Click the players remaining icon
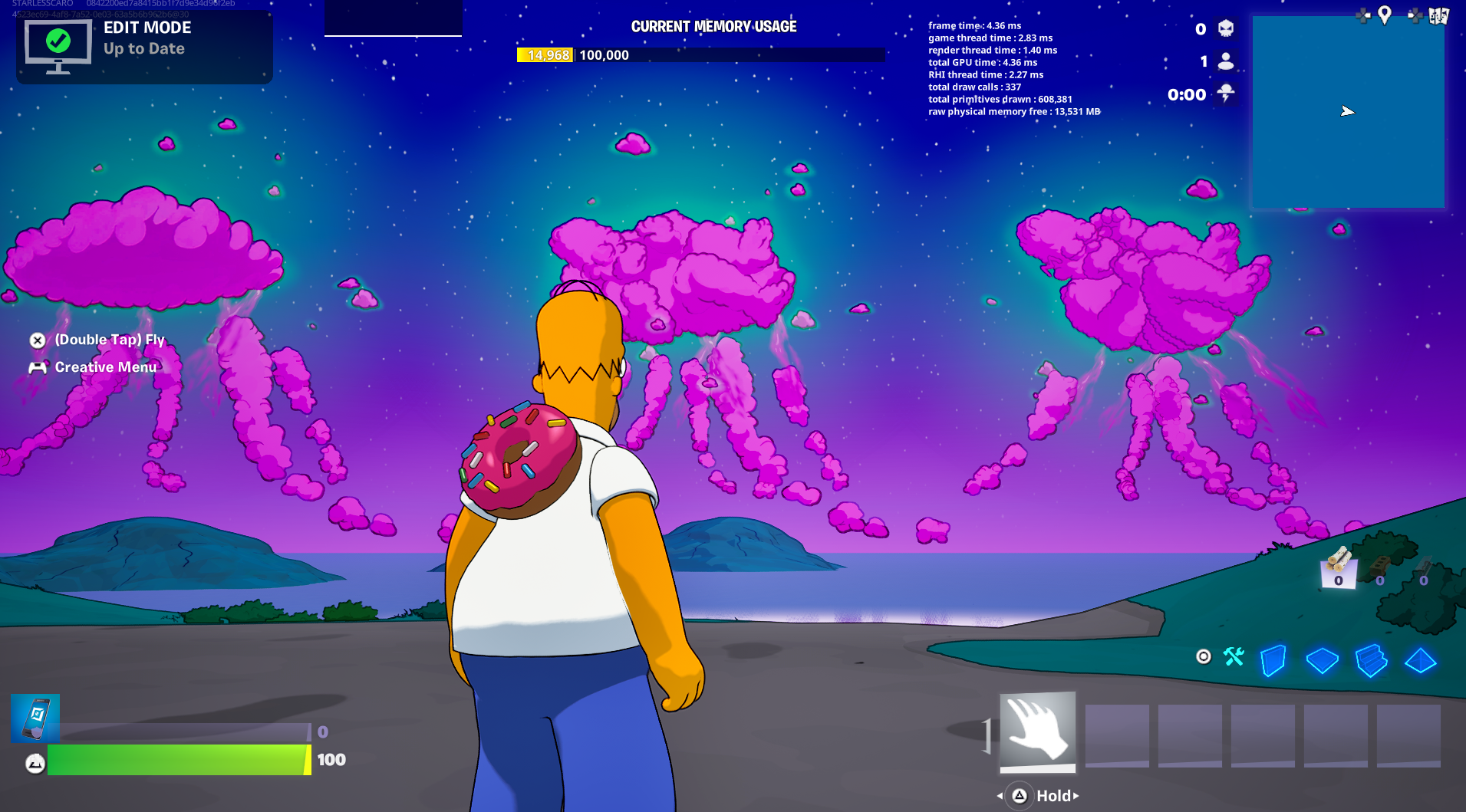 tap(1225, 61)
